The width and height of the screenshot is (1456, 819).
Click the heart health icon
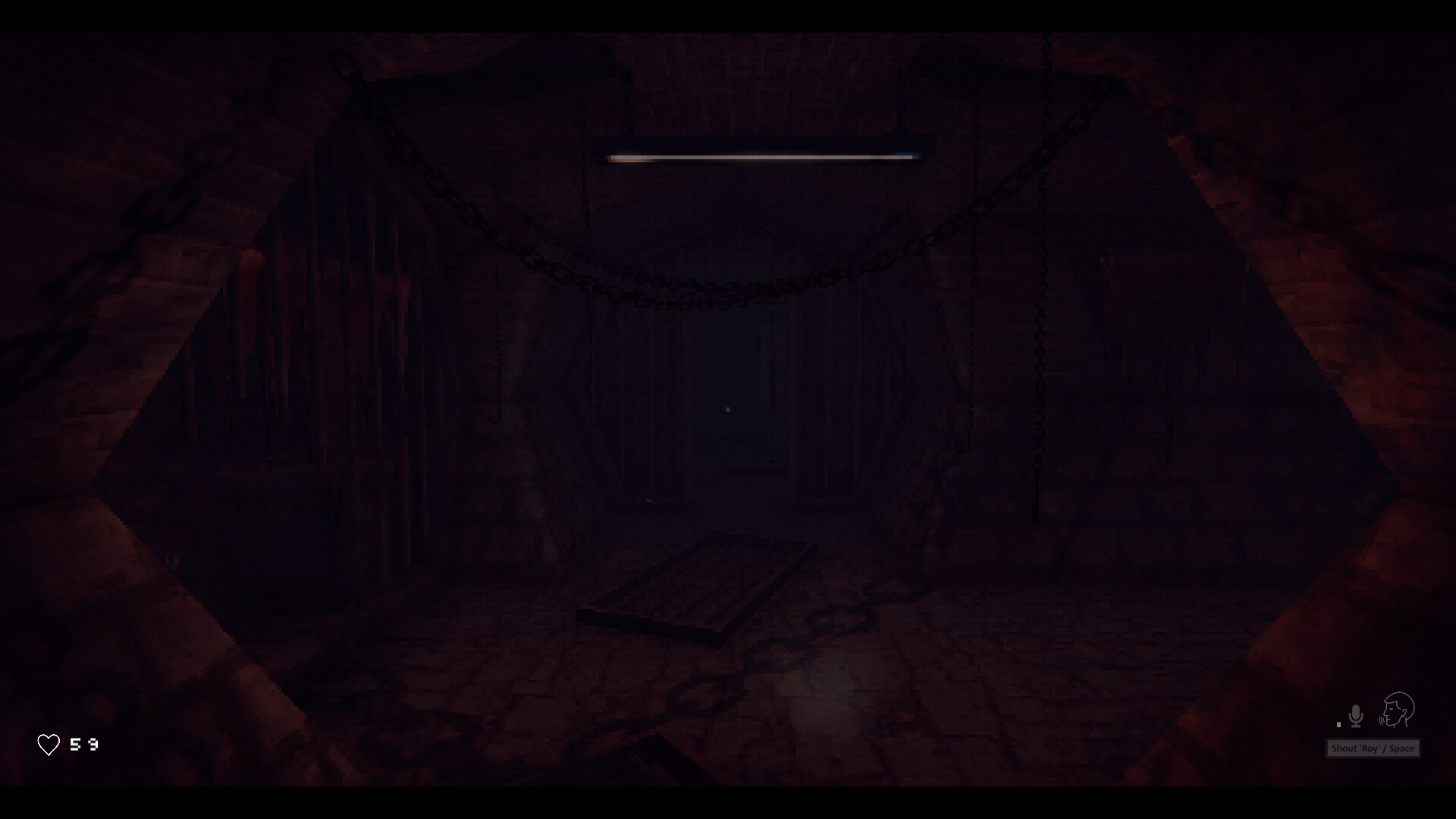pyautogui.click(x=49, y=745)
